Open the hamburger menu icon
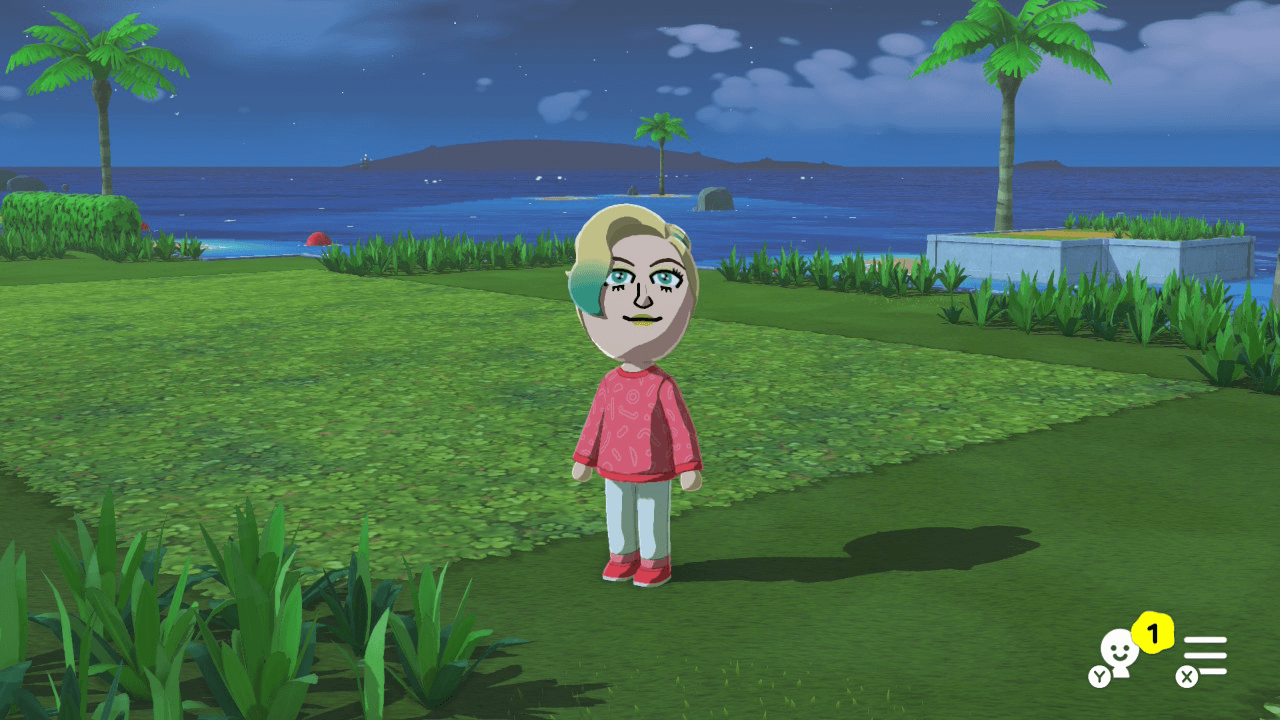Screen dimensions: 1280x720 point(1205,655)
